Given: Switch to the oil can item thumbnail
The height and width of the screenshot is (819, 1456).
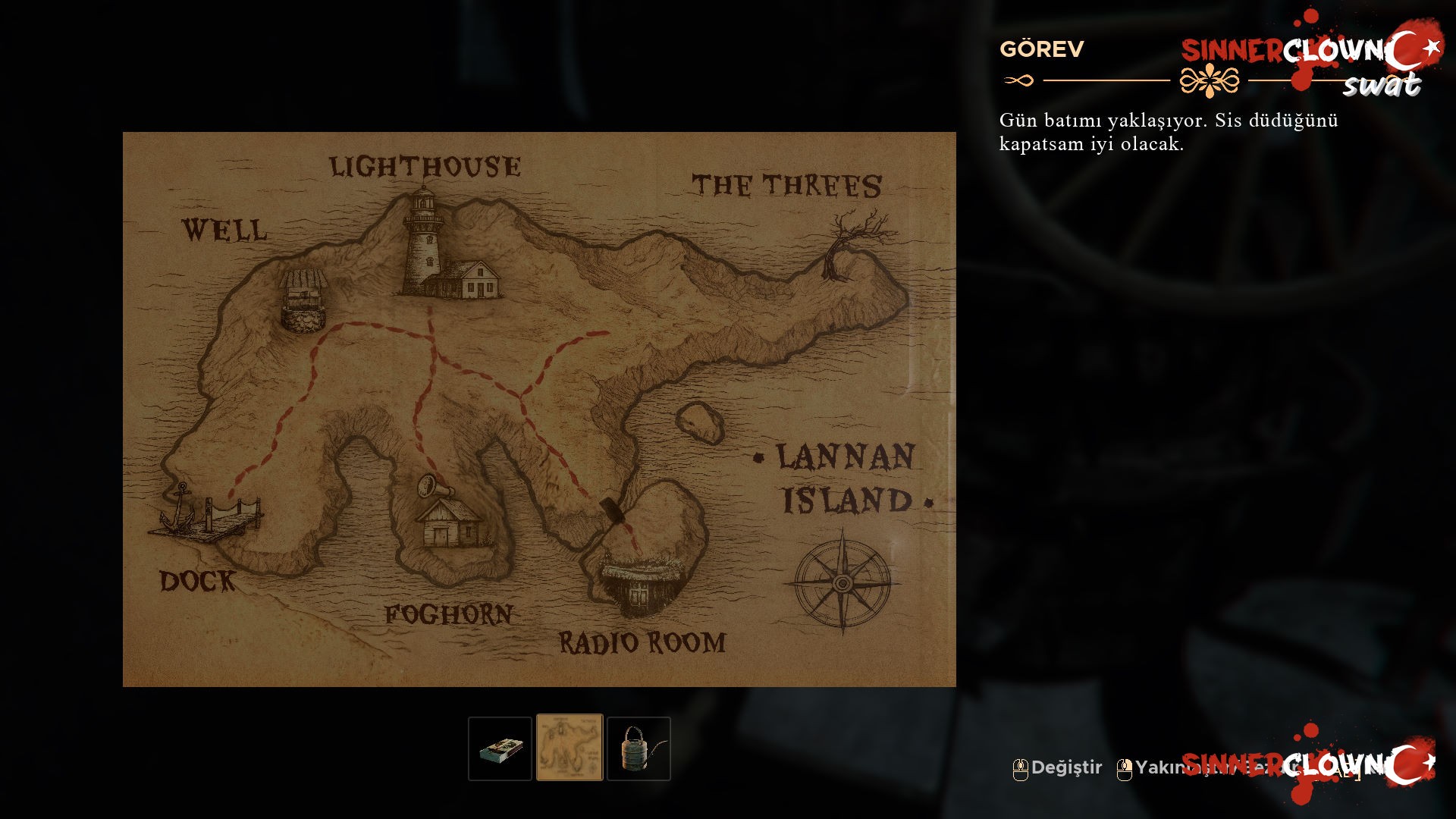Looking at the screenshot, I should point(639,748).
